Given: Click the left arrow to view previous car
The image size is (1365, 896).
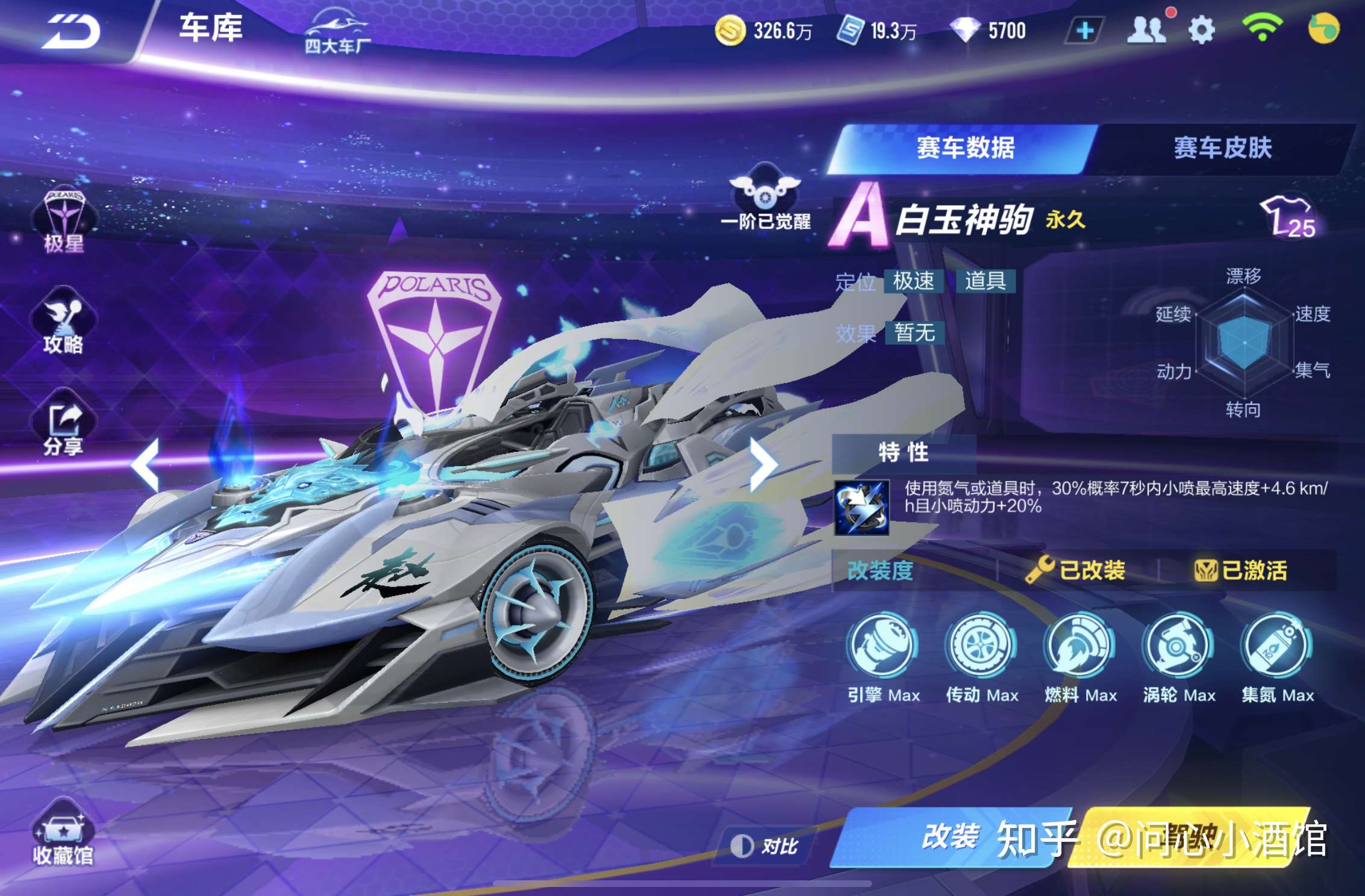Looking at the screenshot, I should tap(146, 464).
